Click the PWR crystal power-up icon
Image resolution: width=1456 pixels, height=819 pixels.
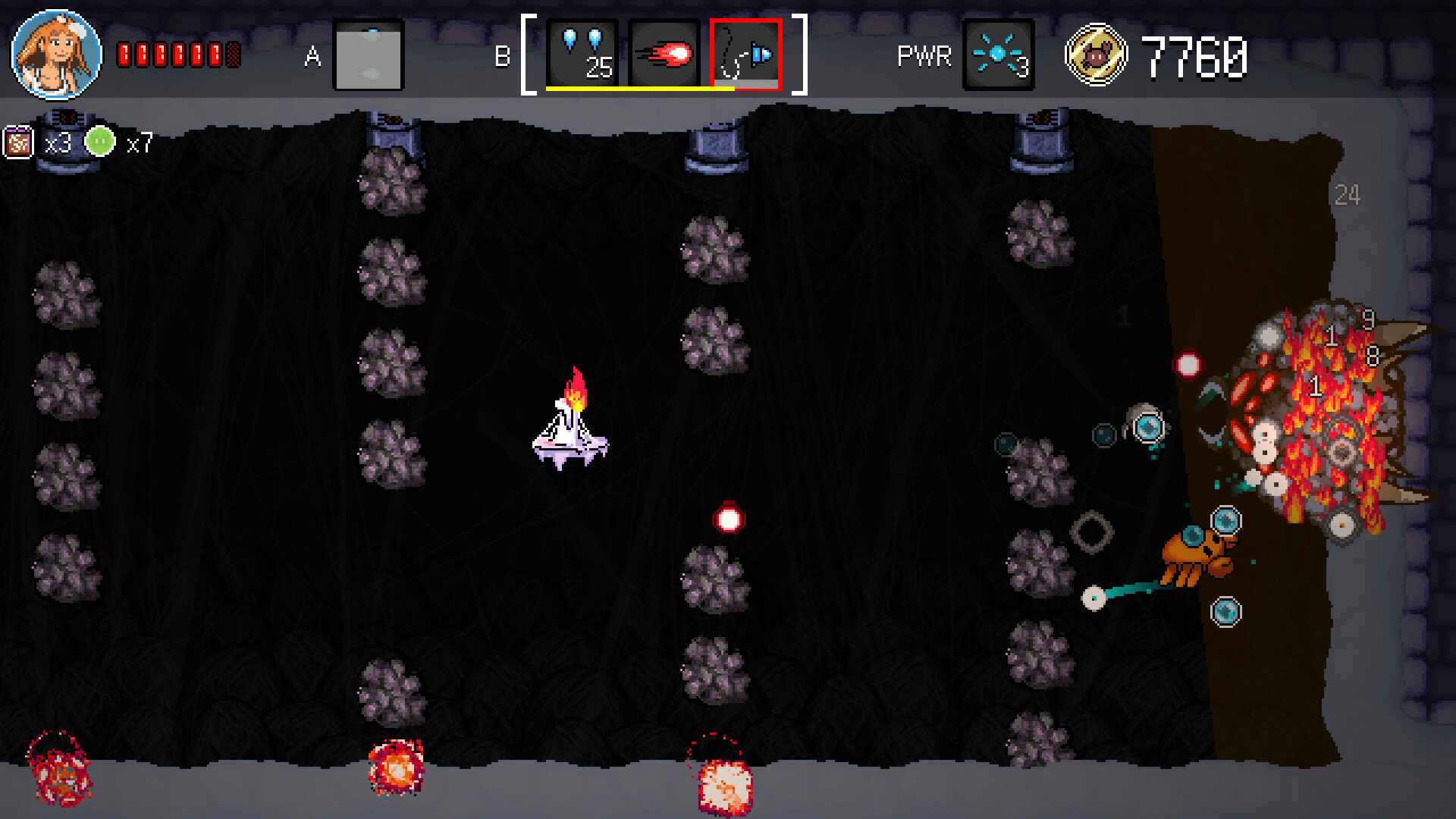(999, 53)
